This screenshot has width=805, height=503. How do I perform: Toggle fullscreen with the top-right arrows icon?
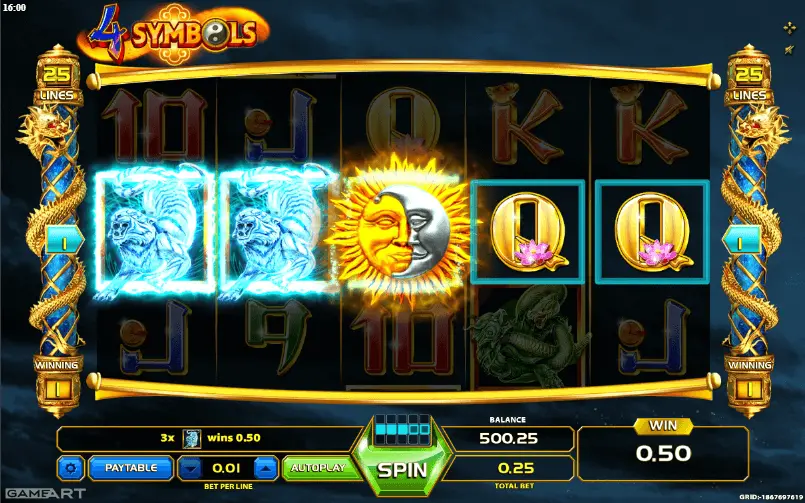pos(790,28)
